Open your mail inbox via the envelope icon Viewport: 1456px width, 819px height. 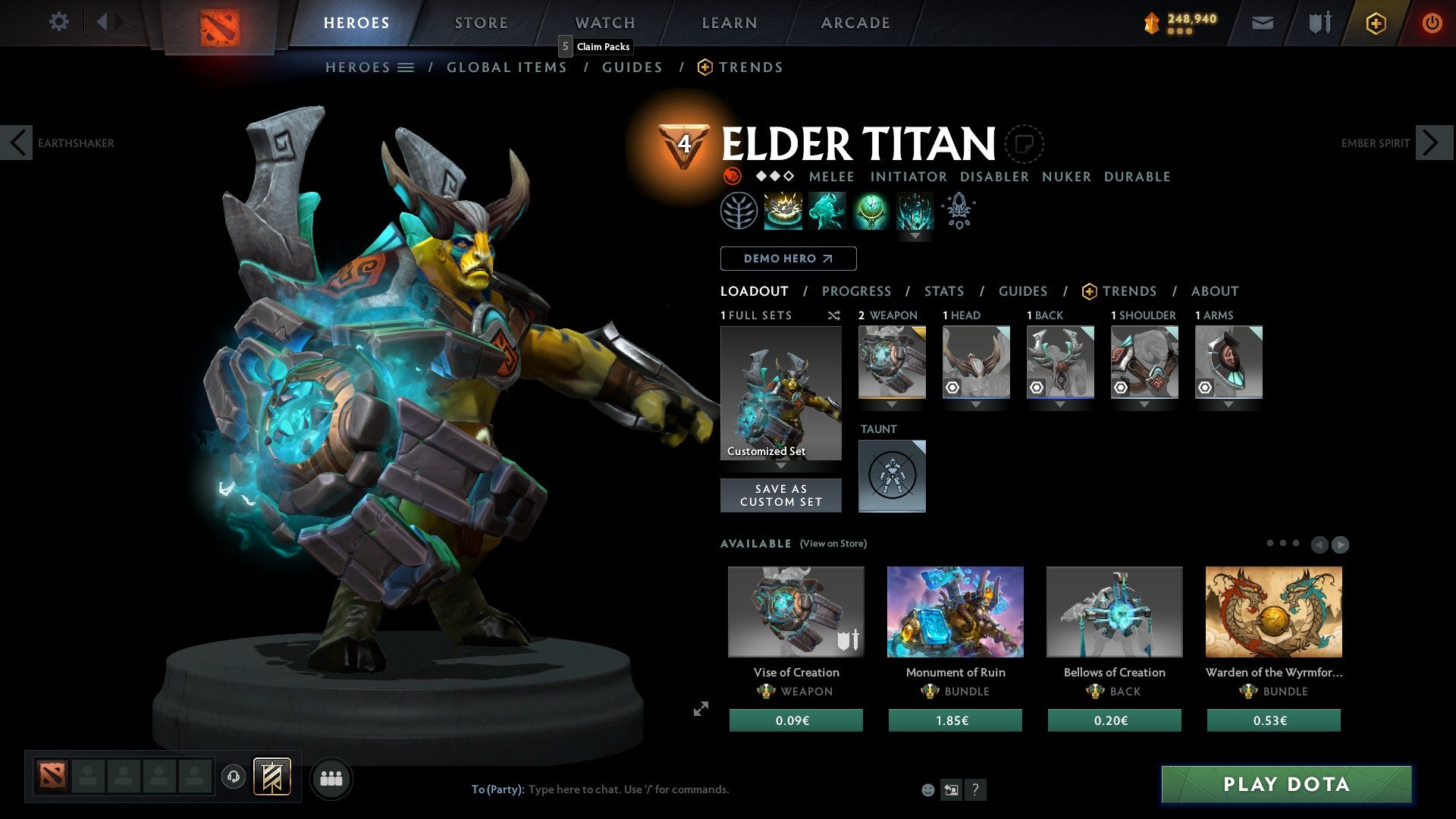(x=1262, y=23)
